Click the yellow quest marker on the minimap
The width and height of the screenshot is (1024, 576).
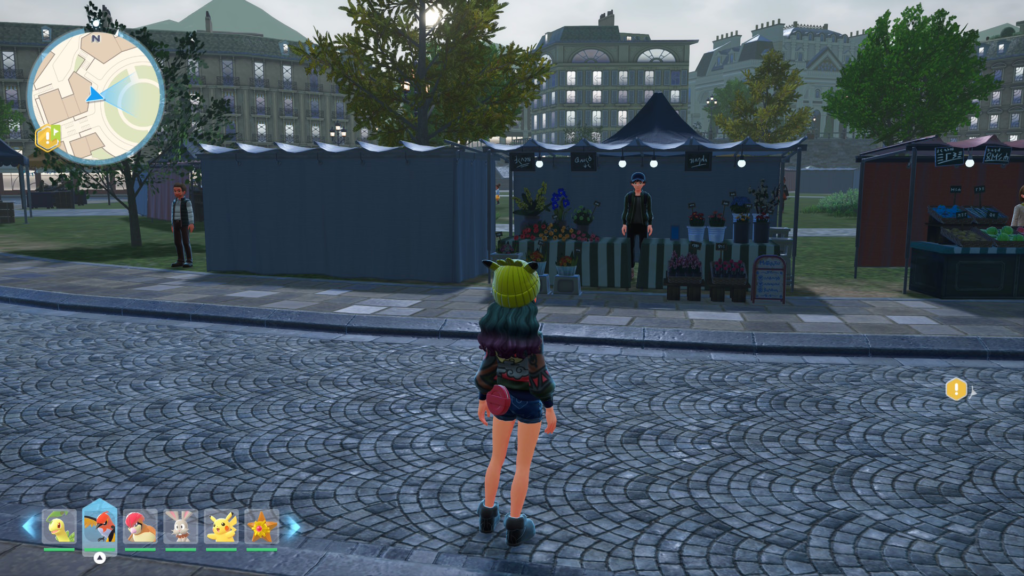(48, 137)
